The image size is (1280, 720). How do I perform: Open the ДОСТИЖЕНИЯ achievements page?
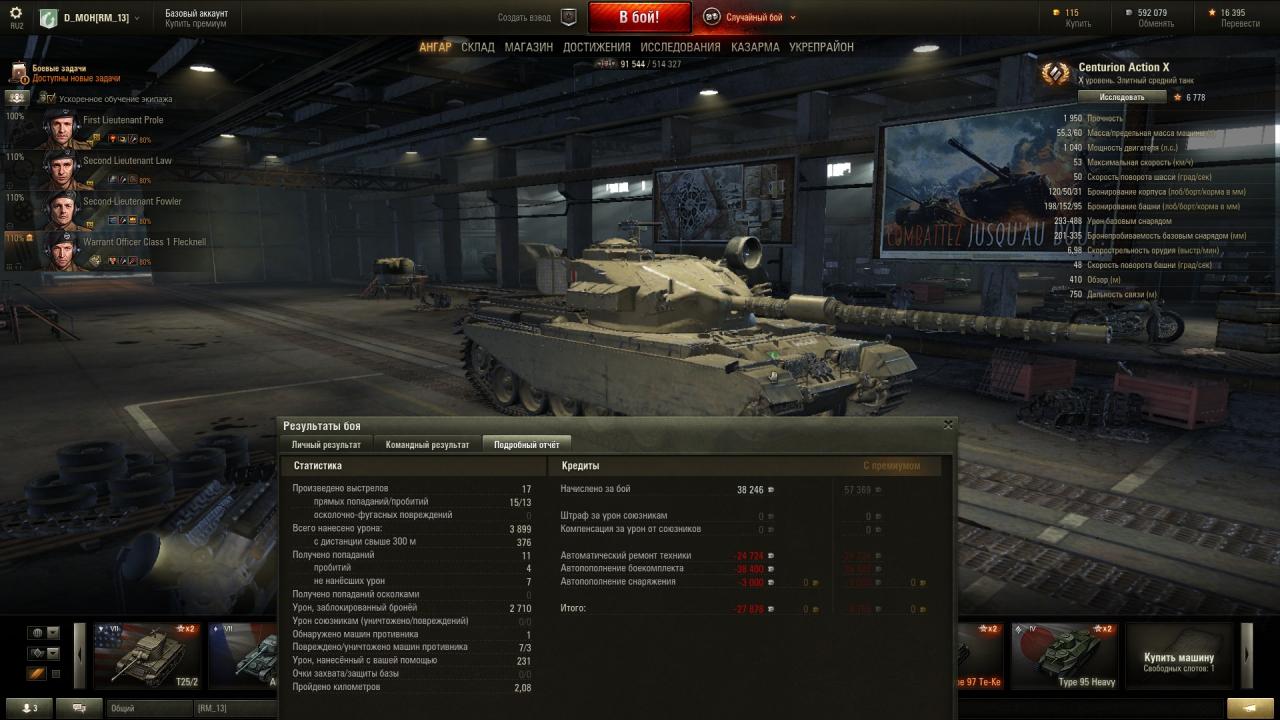tap(596, 47)
